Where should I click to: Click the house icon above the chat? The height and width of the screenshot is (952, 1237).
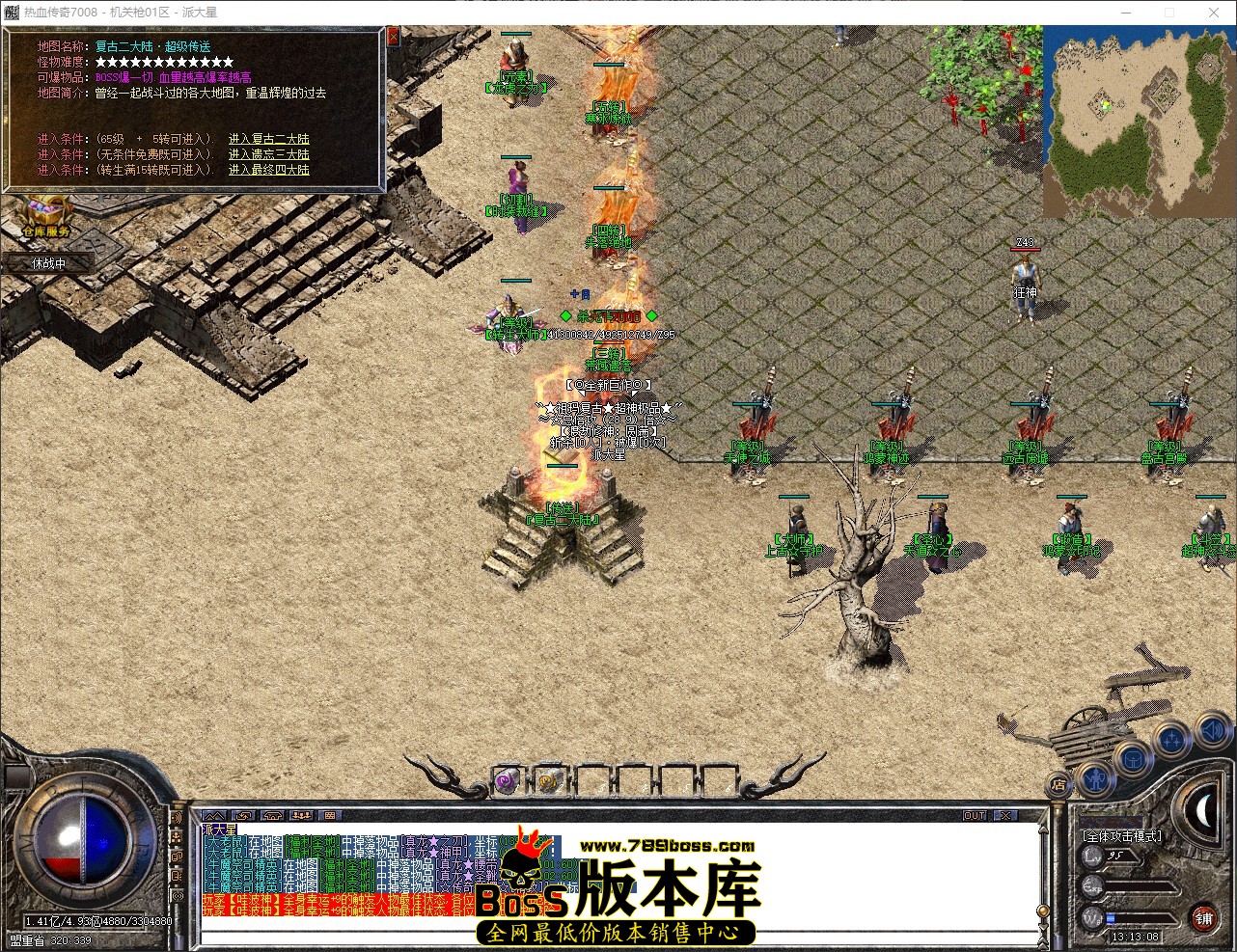[x=272, y=816]
